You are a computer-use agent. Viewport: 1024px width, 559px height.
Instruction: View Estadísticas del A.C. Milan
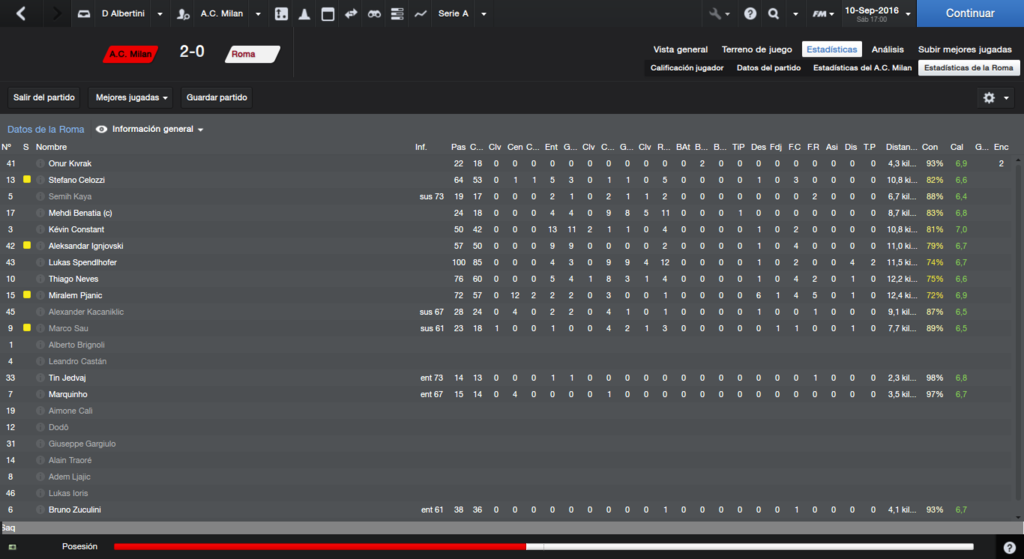click(x=862, y=68)
